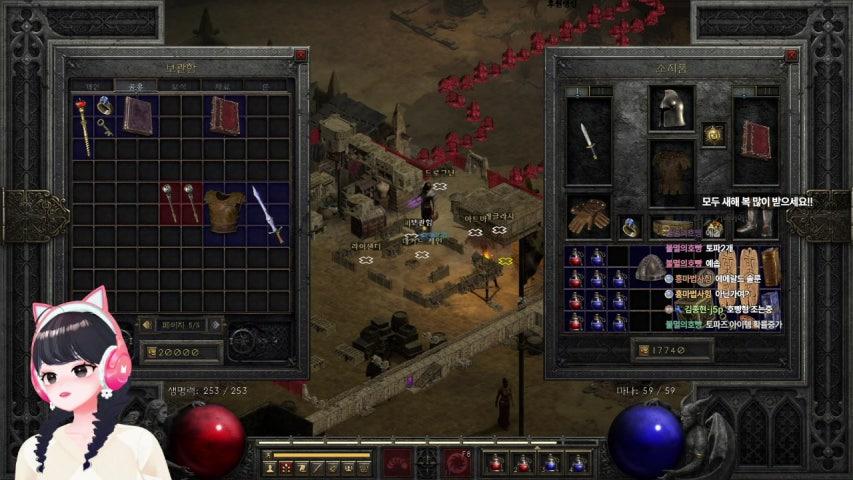Screen dimensions: 853x480
Task: Select the crystal sword in stash
Action: point(268,214)
